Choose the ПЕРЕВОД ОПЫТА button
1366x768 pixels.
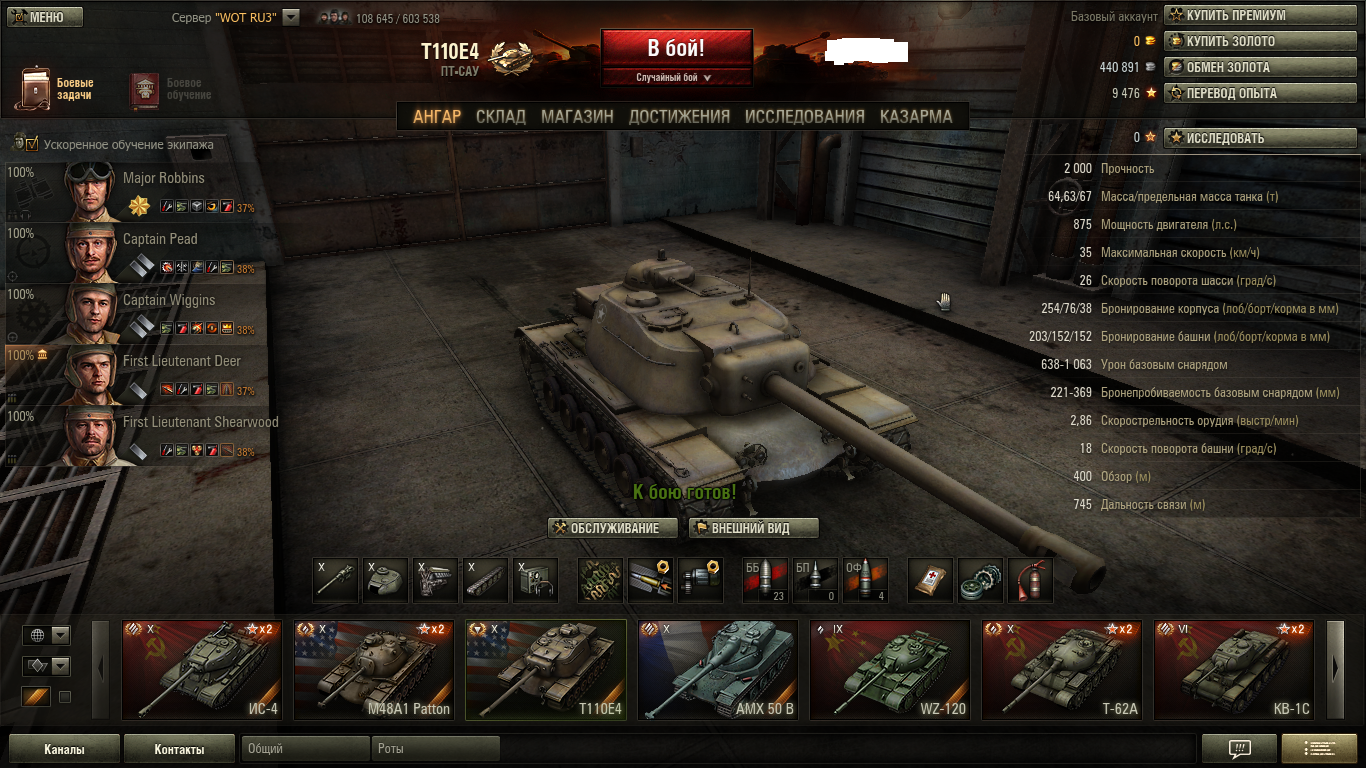(x=1259, y=94)
